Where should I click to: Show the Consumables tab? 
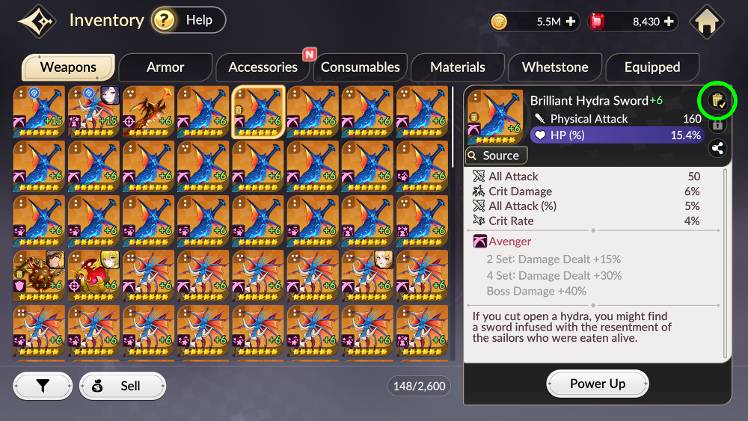[x=360, y=67]
